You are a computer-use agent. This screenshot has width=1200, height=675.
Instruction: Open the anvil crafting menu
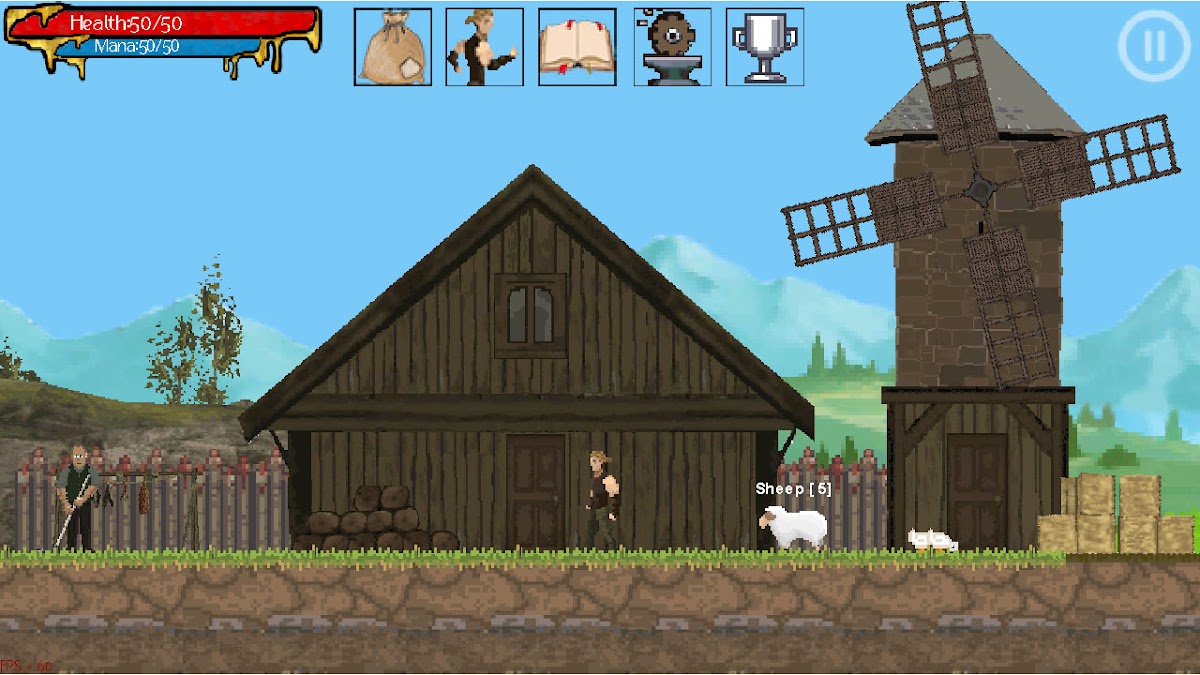coord(672,47)
